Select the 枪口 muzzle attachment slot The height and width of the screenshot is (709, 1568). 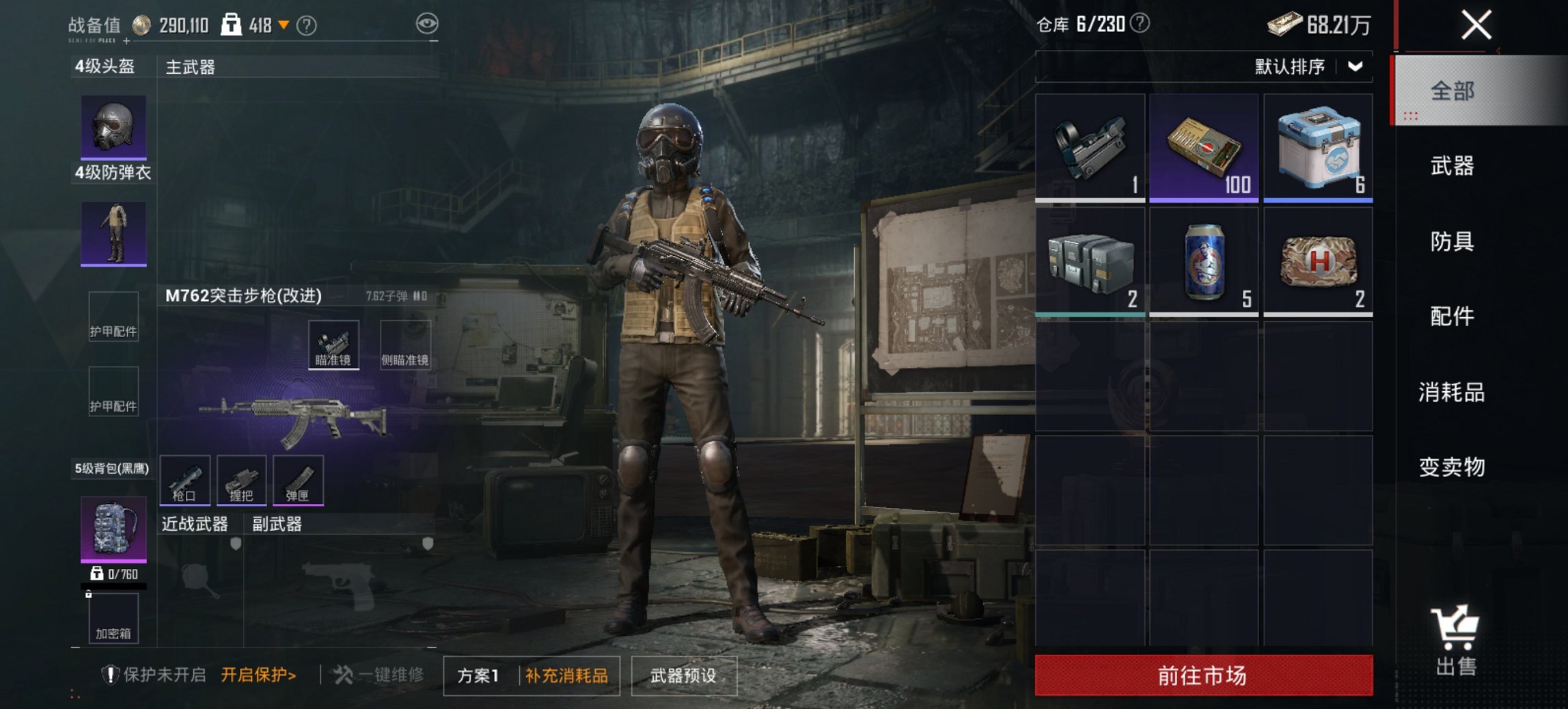click(x=185, y=481)
